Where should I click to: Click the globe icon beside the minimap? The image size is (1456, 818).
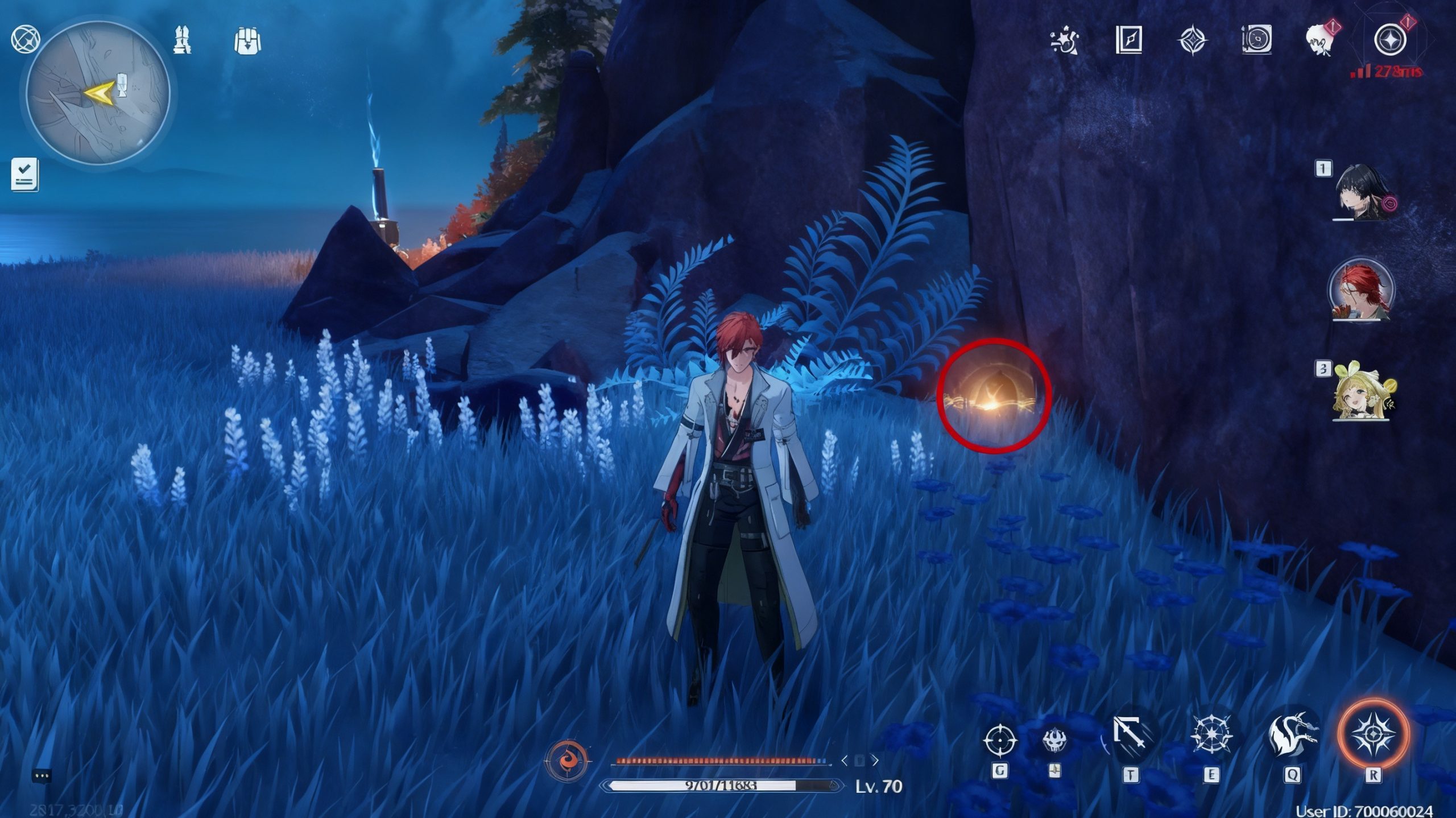pos(25,39)
